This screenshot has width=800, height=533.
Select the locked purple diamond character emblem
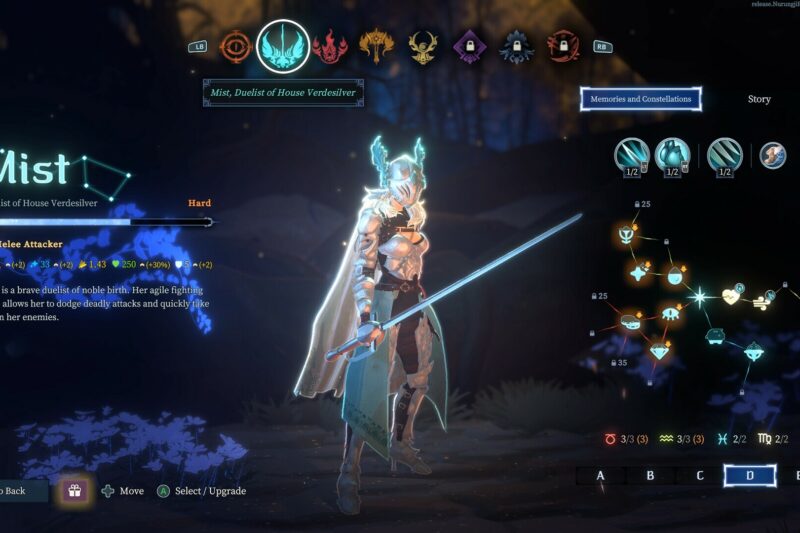point(469,45)
